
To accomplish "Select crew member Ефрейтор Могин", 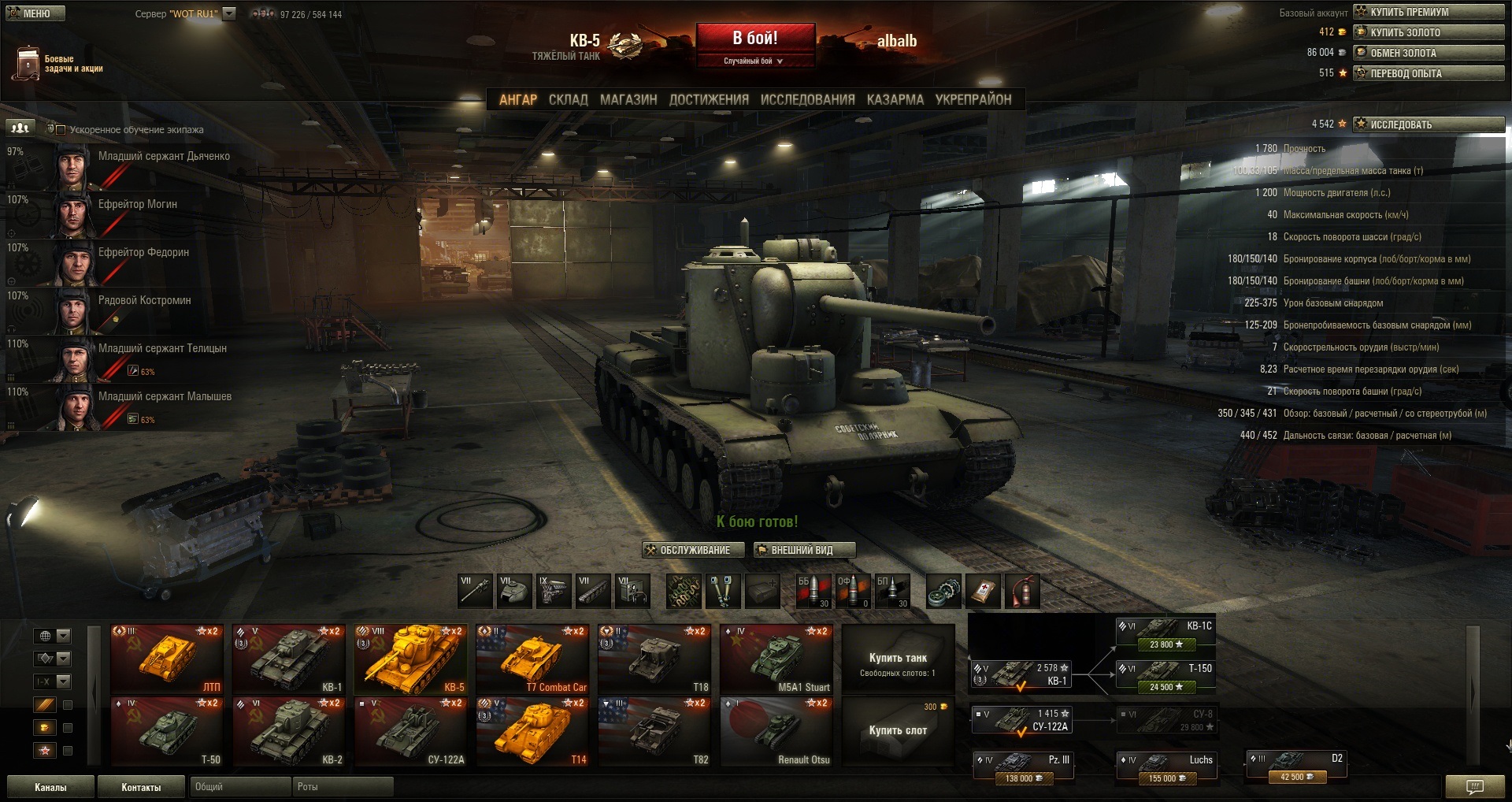I will coord(138,205).
